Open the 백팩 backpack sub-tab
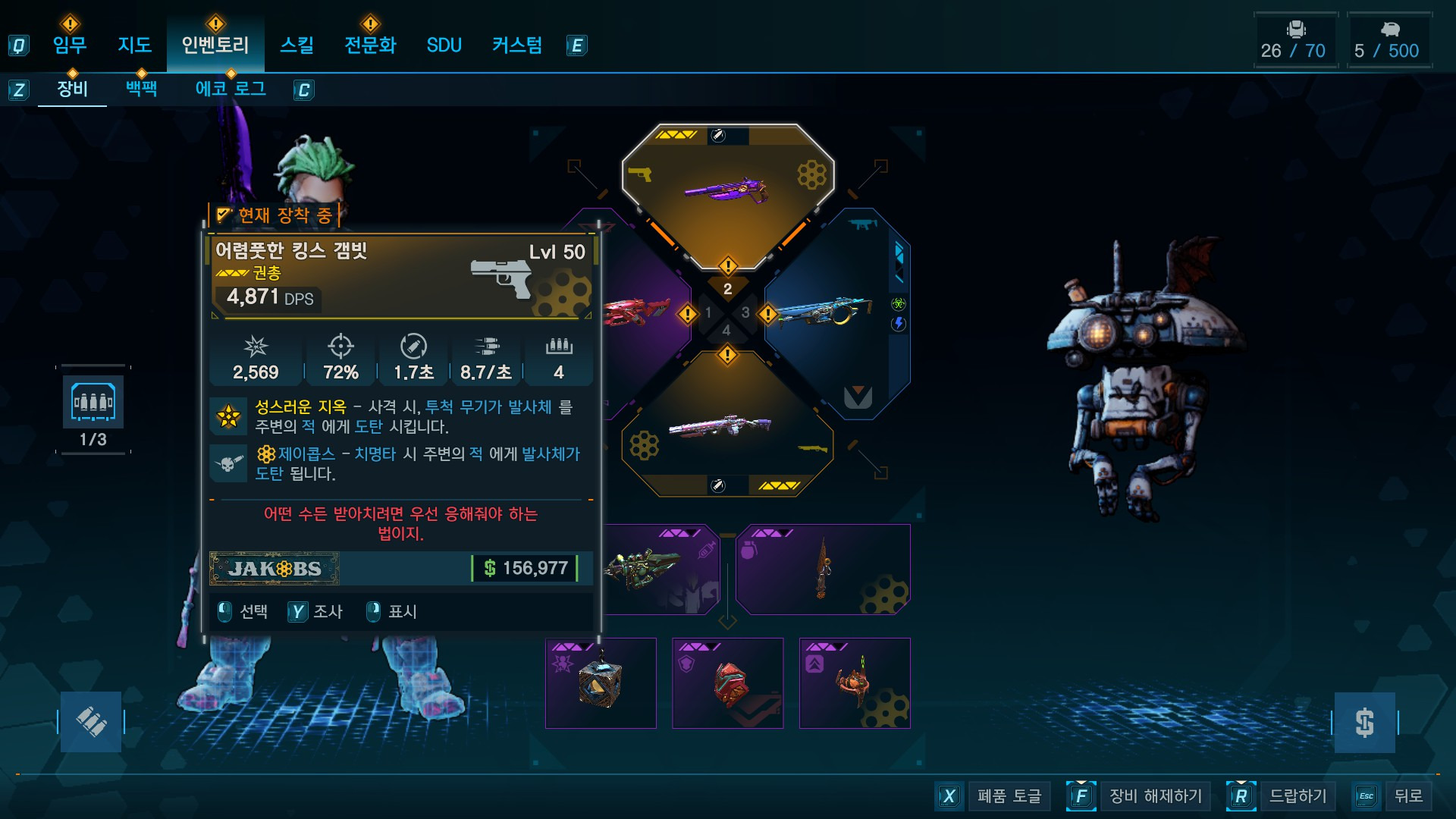Image resolution: width=1456 pixels, height=819 pixels. 142,89
